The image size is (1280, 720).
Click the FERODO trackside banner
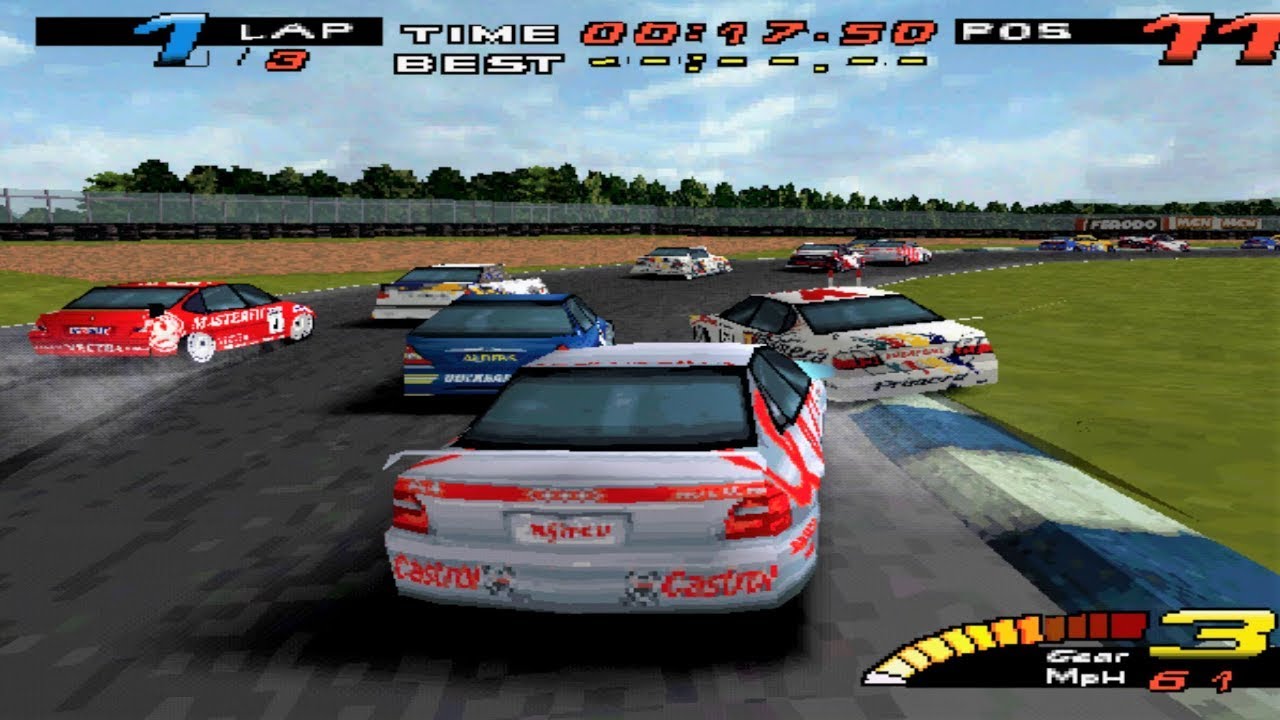point(1122,222)
